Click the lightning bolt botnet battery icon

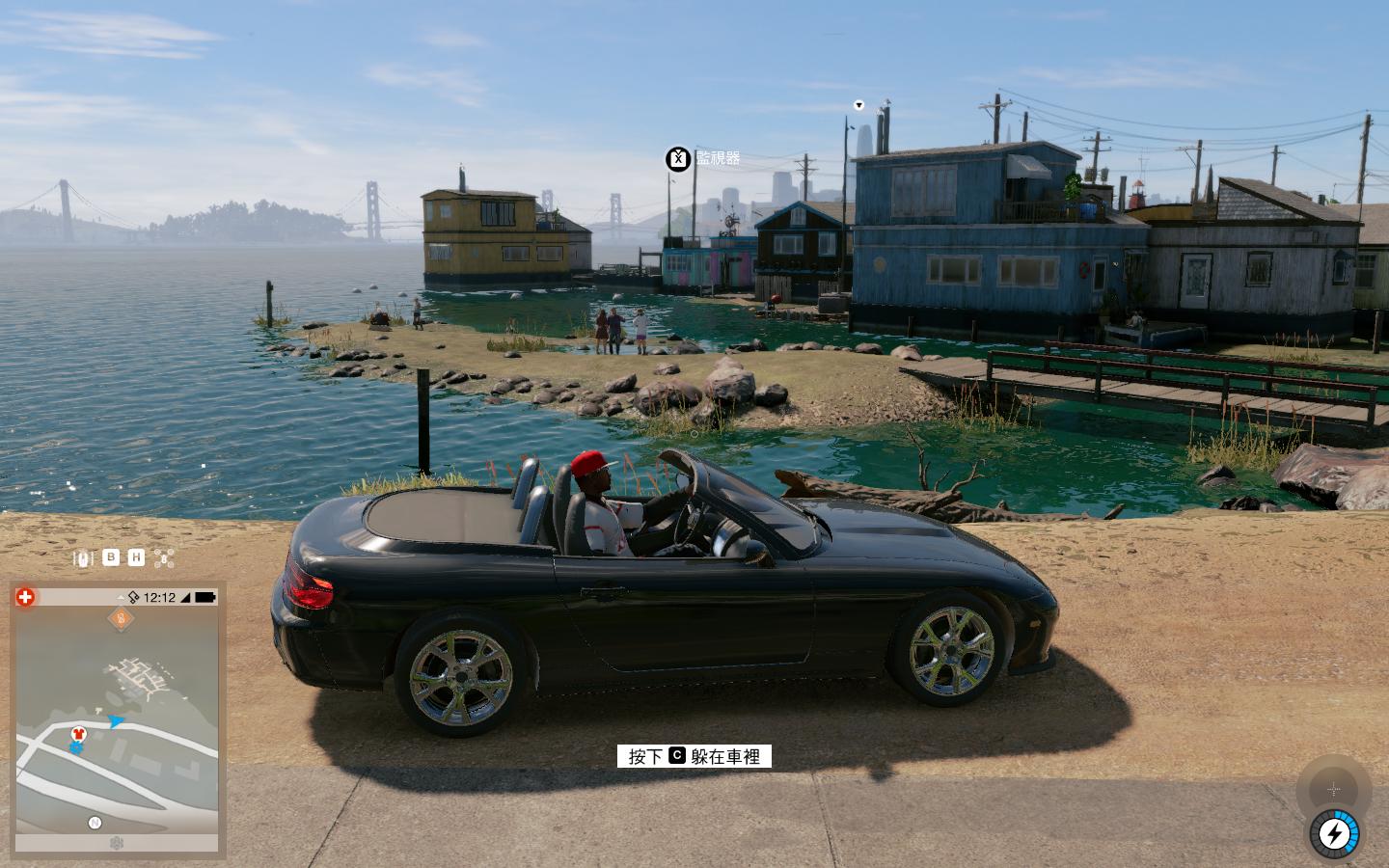pos(1334,833)
